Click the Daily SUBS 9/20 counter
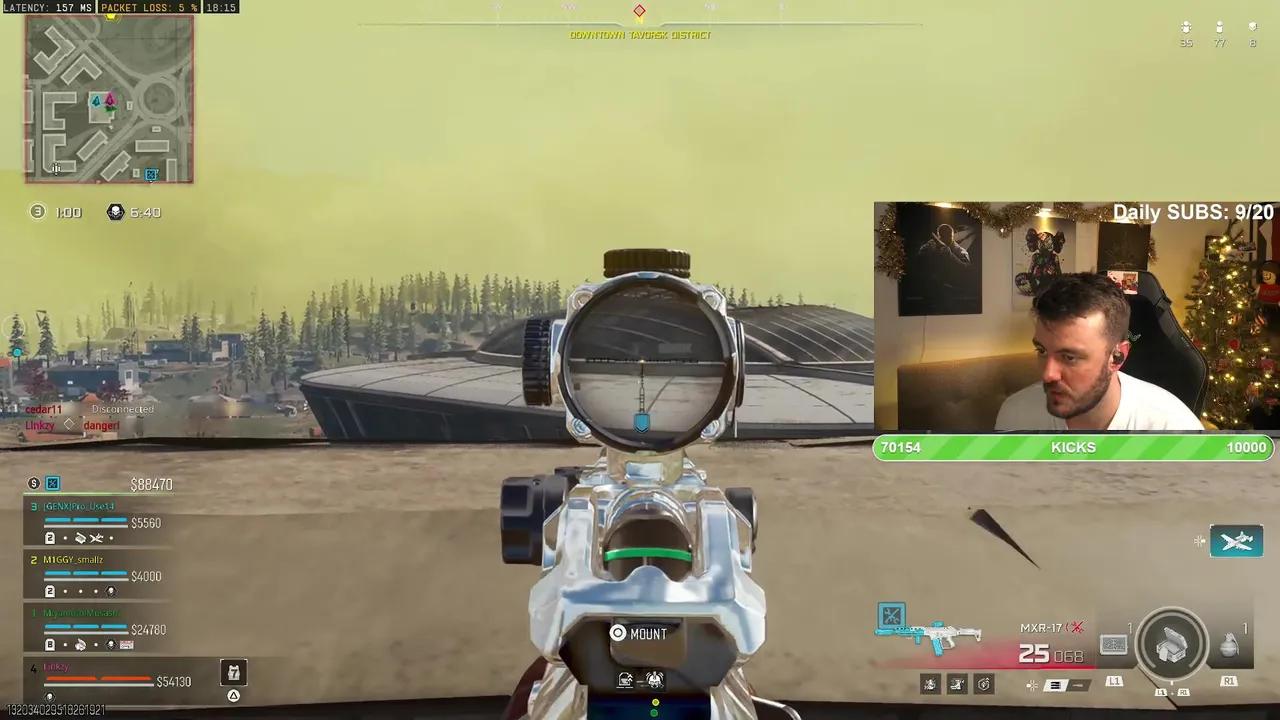Screen dimensions: 1280x720 [1193, 212]
